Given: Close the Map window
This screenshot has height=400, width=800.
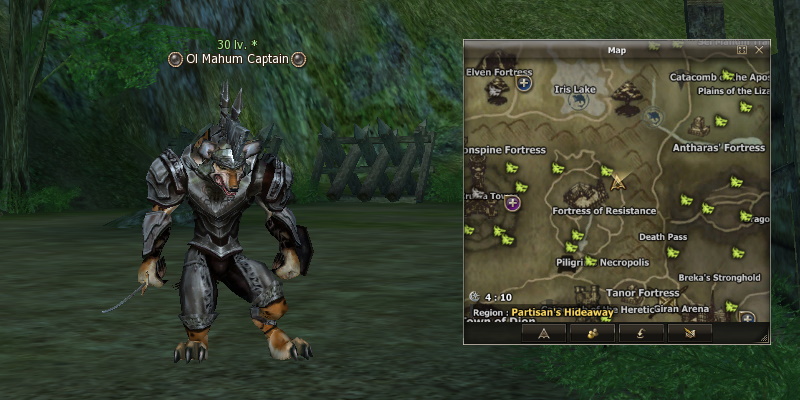Looking at the screenshot, I should 760,49.
